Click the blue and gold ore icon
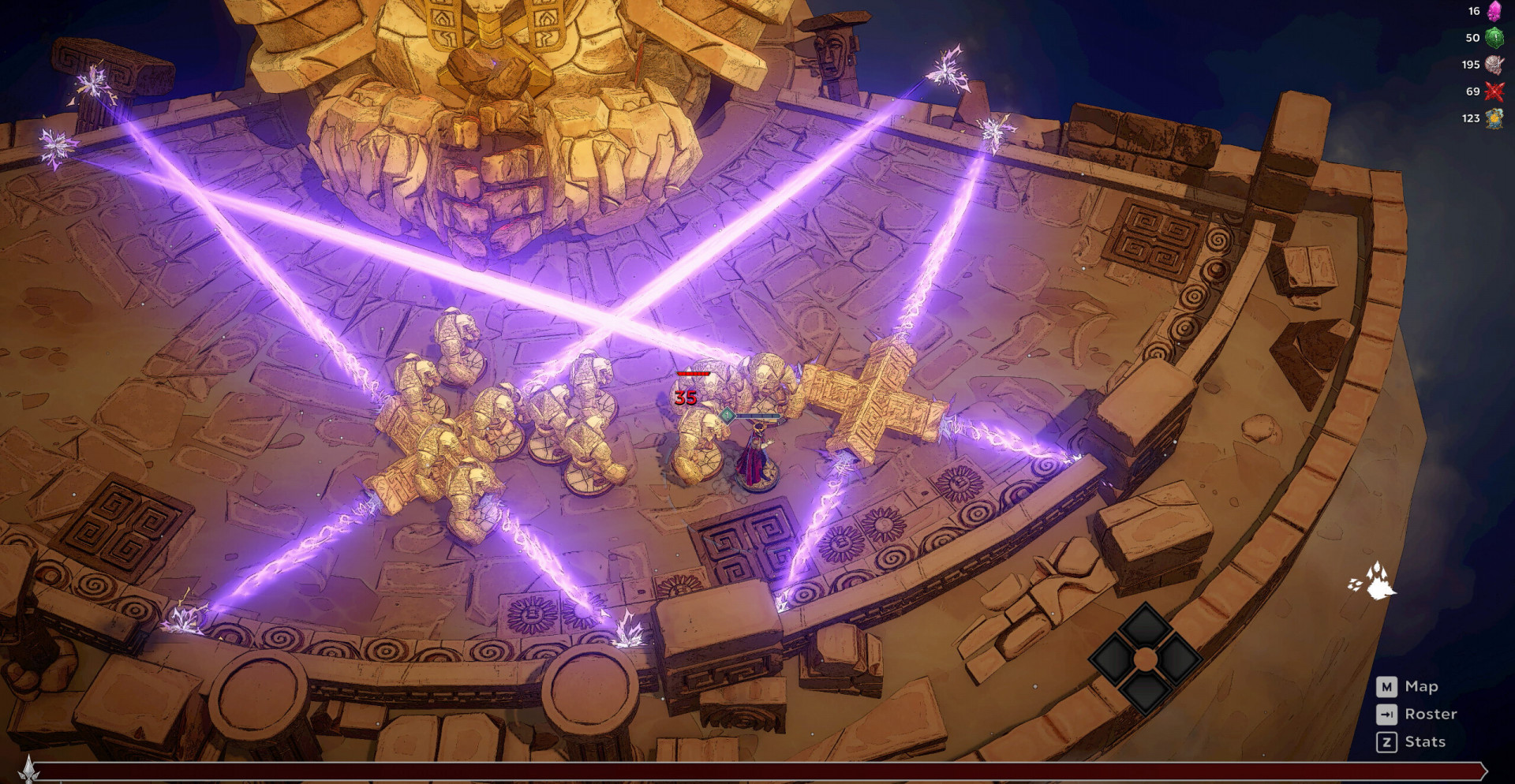This screenshot has width=1515, height=784. (1494, 118)
